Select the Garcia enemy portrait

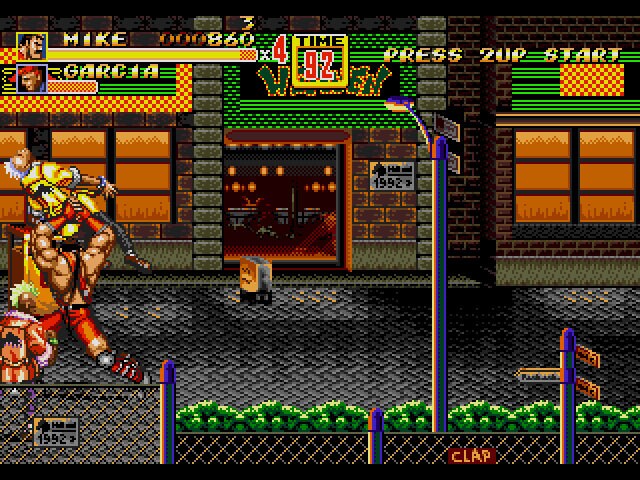[x=31, y=78]
